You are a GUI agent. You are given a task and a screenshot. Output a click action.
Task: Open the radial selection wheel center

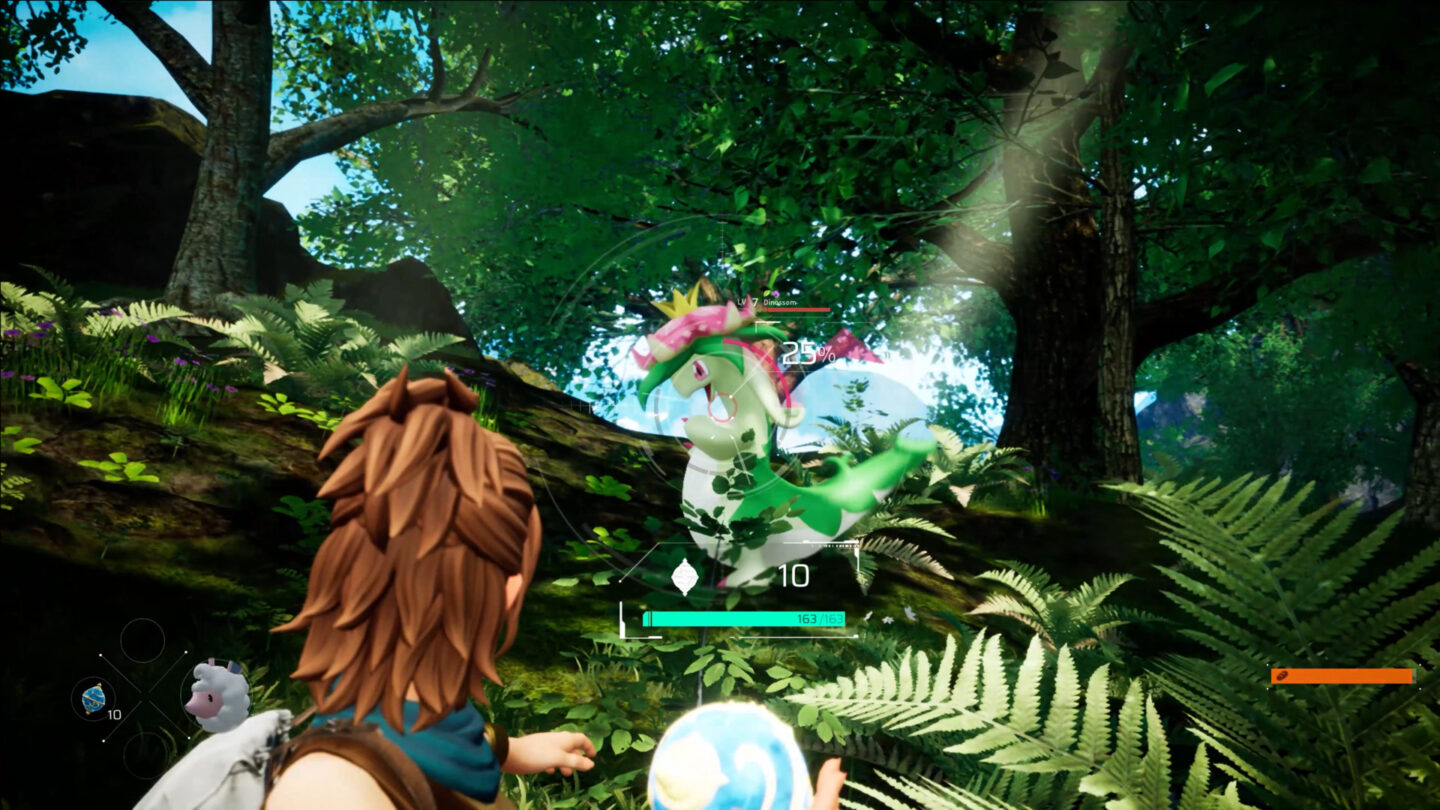tap(145, 695)
